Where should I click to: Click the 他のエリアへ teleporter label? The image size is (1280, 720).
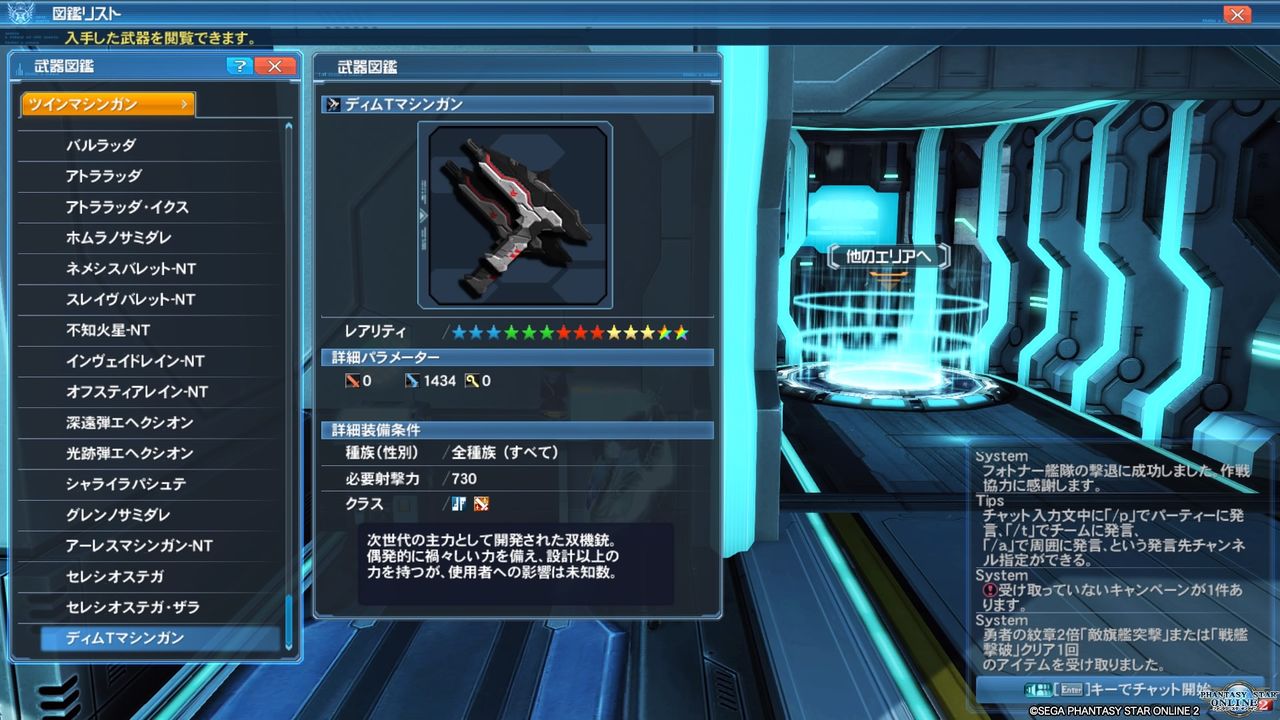click(888, 258)
